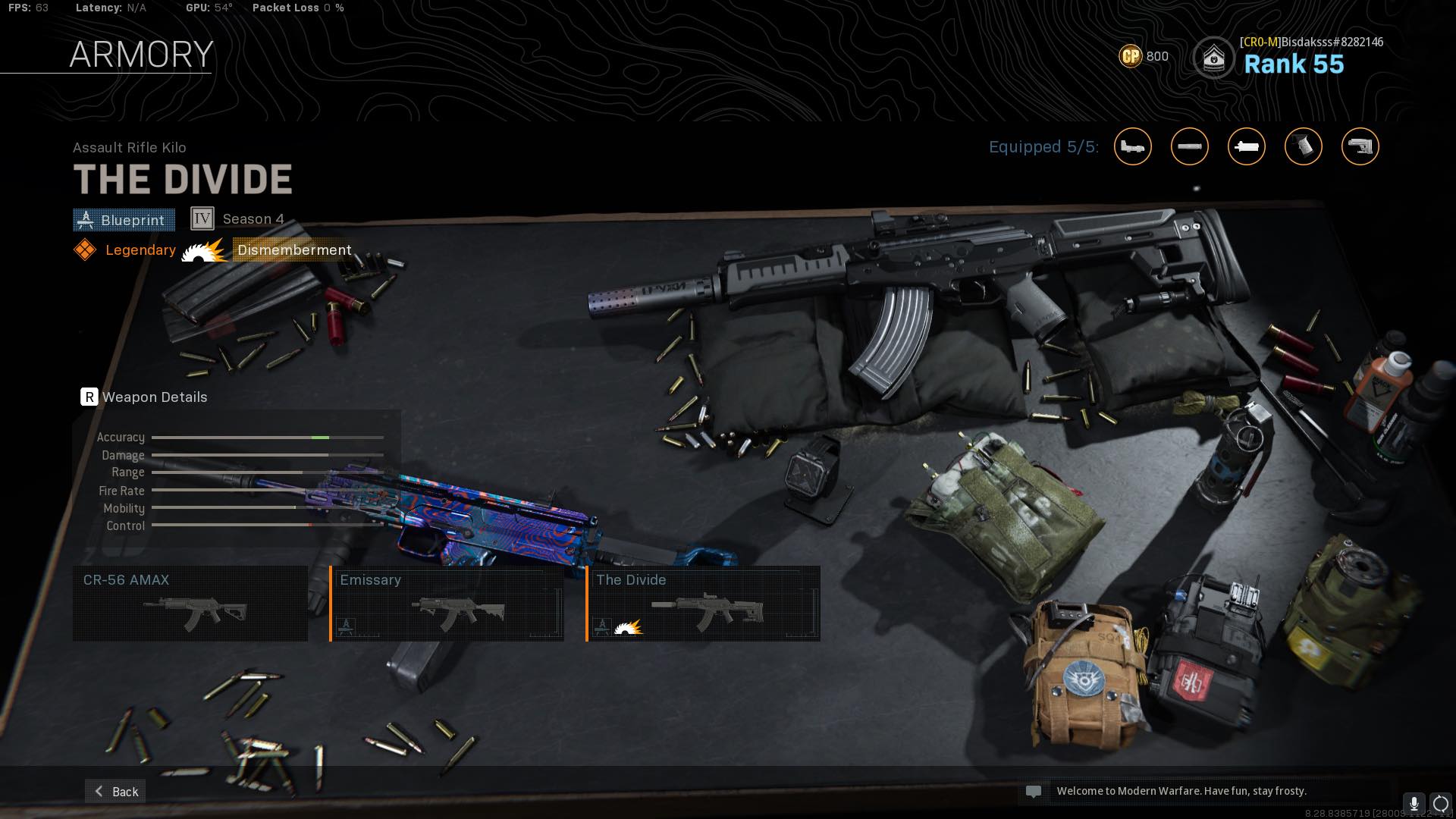Switch to the Emissary blueprint
This screenshot has height=819, width=1456.
[447, 603]
